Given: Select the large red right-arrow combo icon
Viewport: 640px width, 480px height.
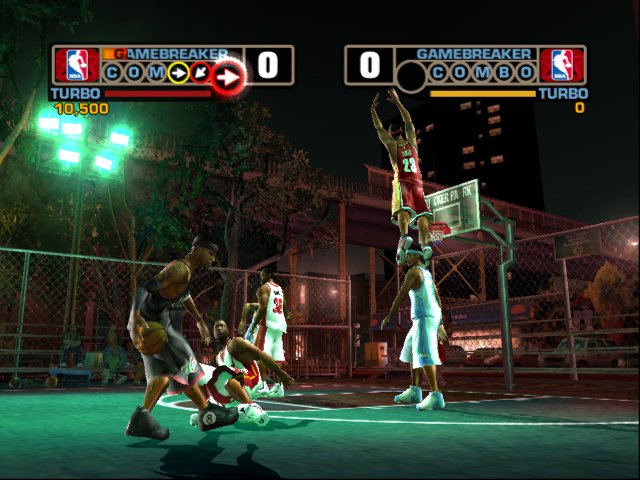Looking at the screenshot, I should pos(228,74).
